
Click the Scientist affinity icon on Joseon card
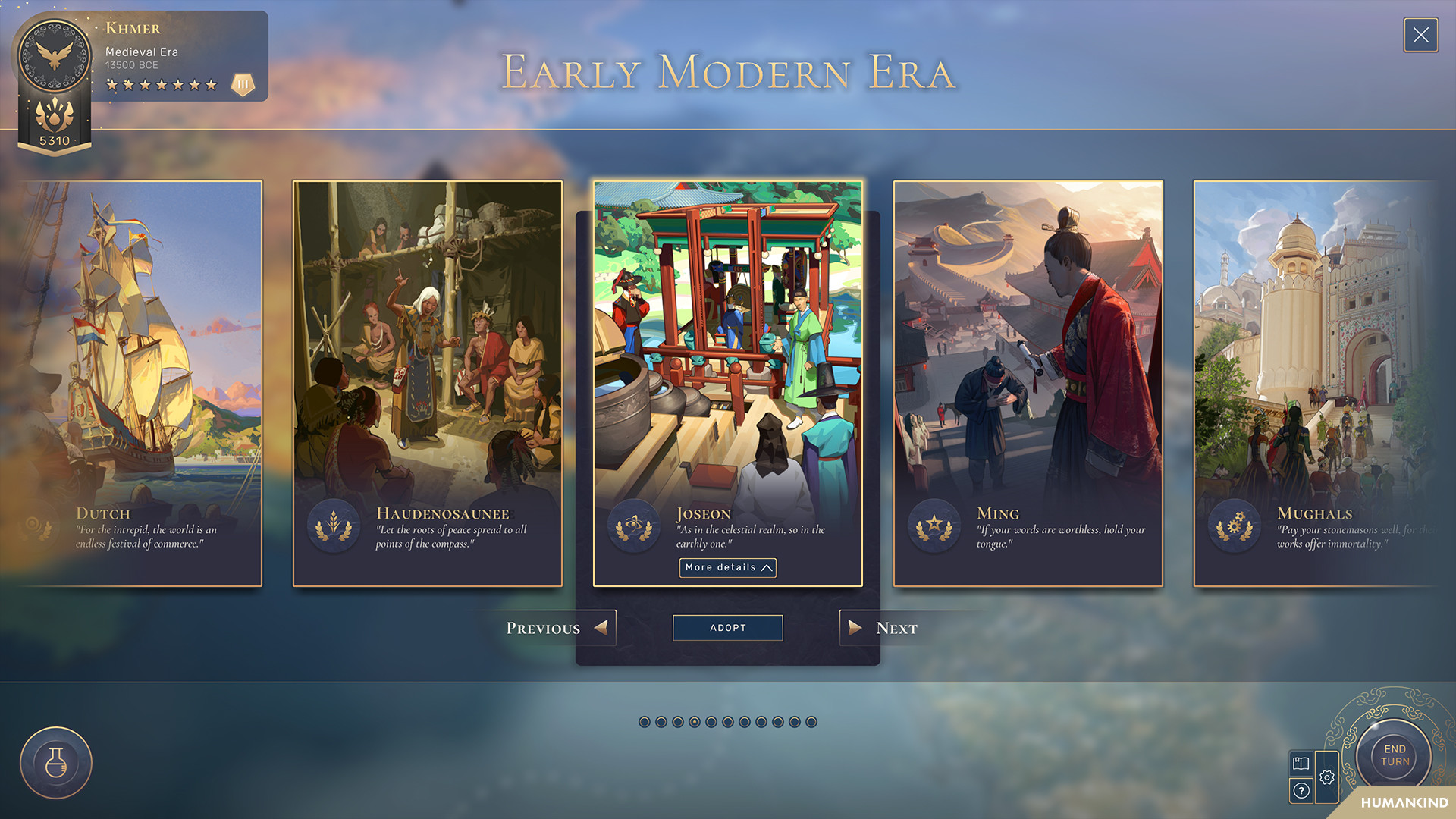tap(635, 525)
